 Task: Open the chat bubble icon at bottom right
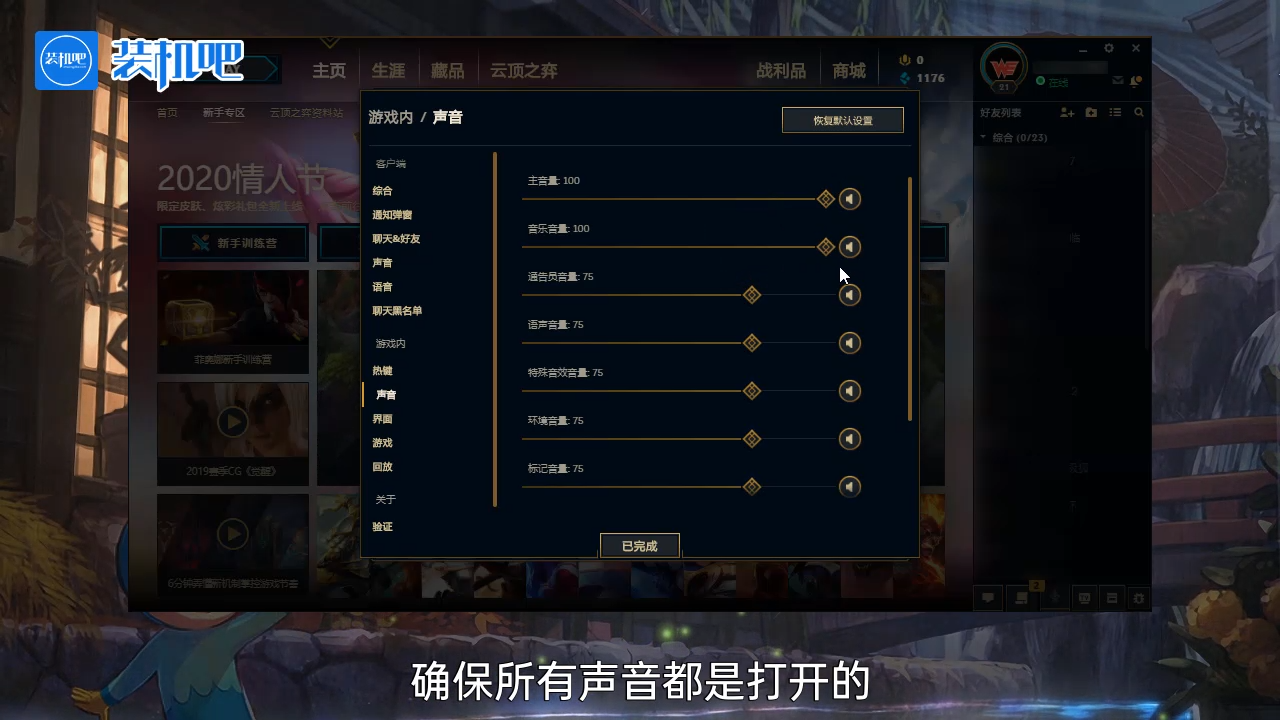pos(988,598)
